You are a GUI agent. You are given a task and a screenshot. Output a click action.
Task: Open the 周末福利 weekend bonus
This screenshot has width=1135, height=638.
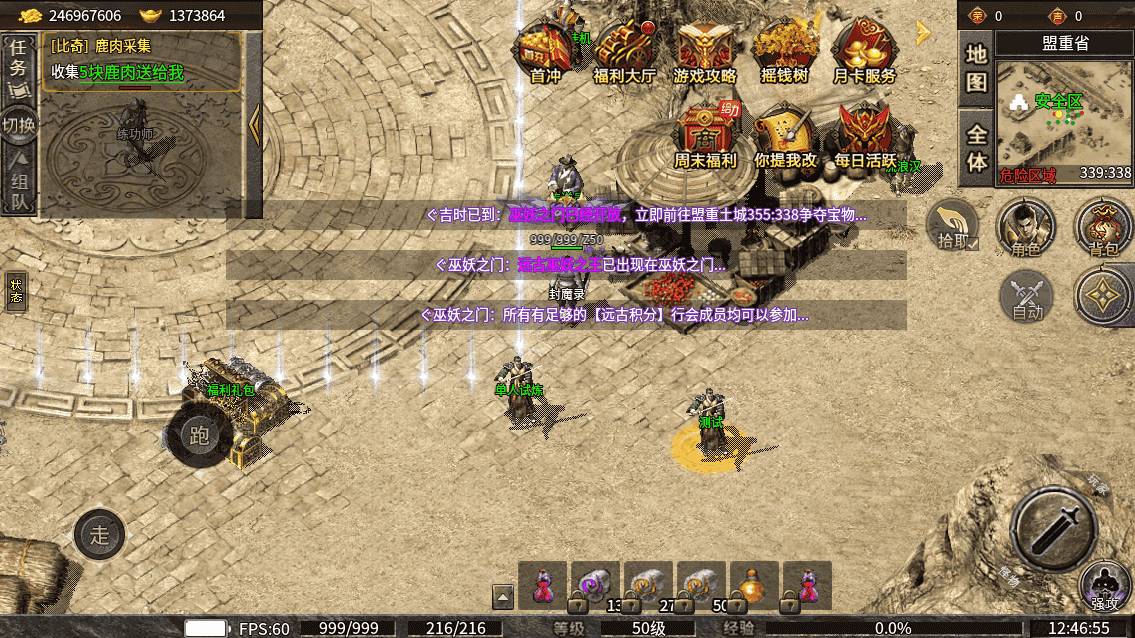pos(704,135)
